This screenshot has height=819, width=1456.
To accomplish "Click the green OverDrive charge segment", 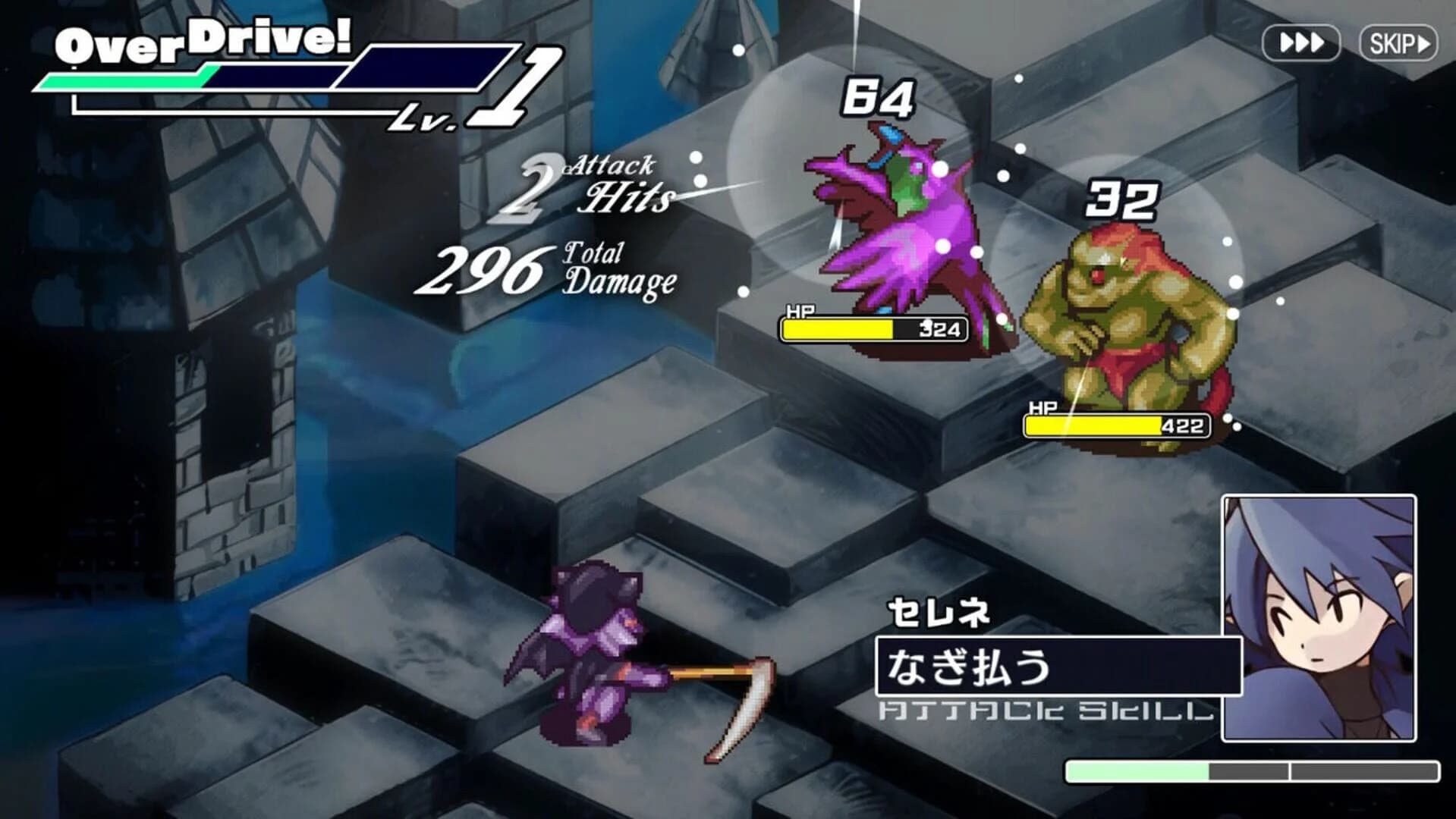I will (x=129, y=76).
